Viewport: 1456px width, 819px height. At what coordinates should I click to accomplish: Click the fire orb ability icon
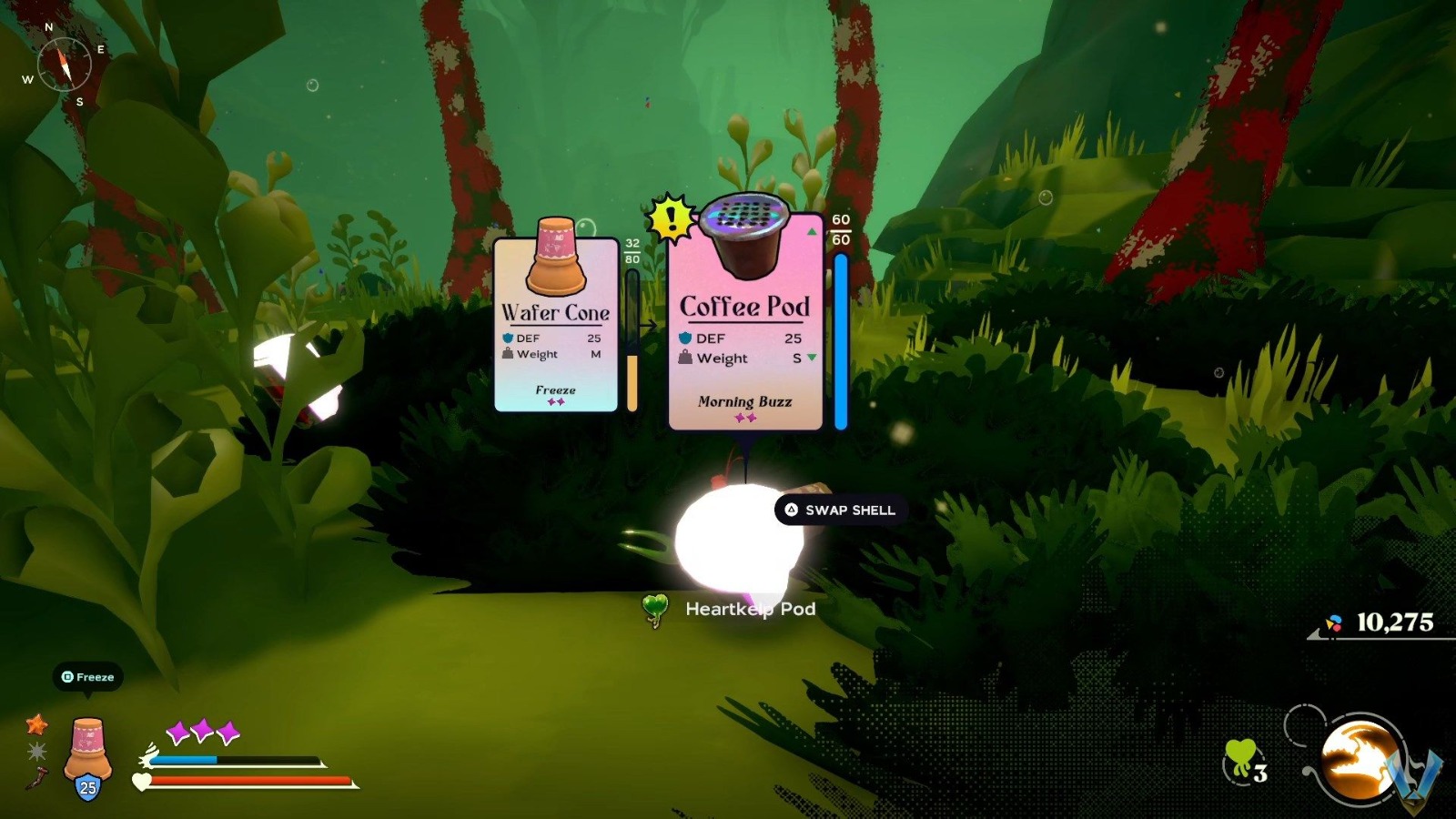(1356, 760)
